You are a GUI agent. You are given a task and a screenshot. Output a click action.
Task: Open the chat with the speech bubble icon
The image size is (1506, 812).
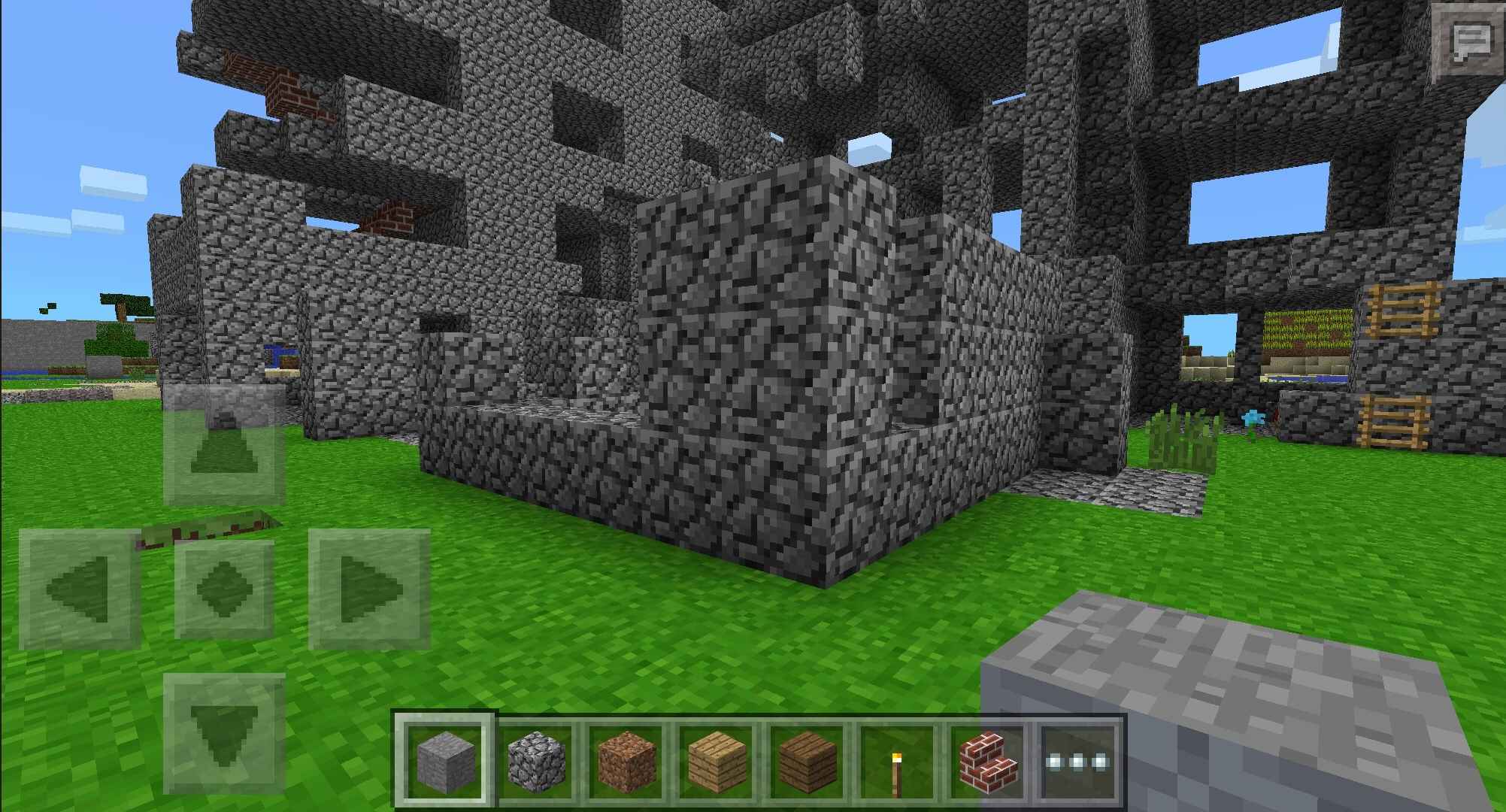click(x=1470, y=42)
